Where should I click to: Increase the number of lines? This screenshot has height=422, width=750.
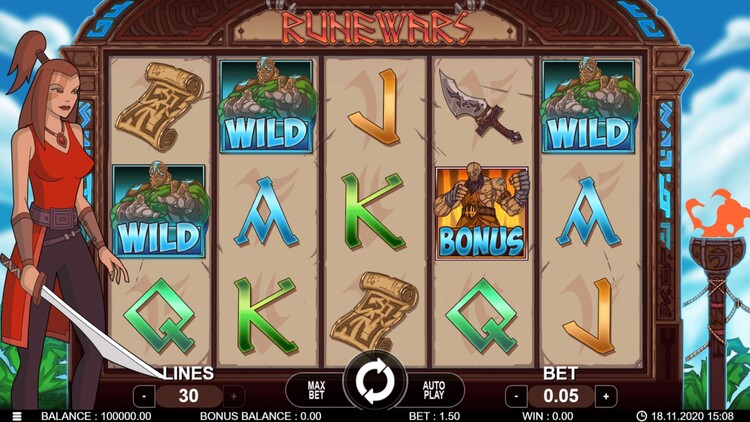(x=235, y=396)
